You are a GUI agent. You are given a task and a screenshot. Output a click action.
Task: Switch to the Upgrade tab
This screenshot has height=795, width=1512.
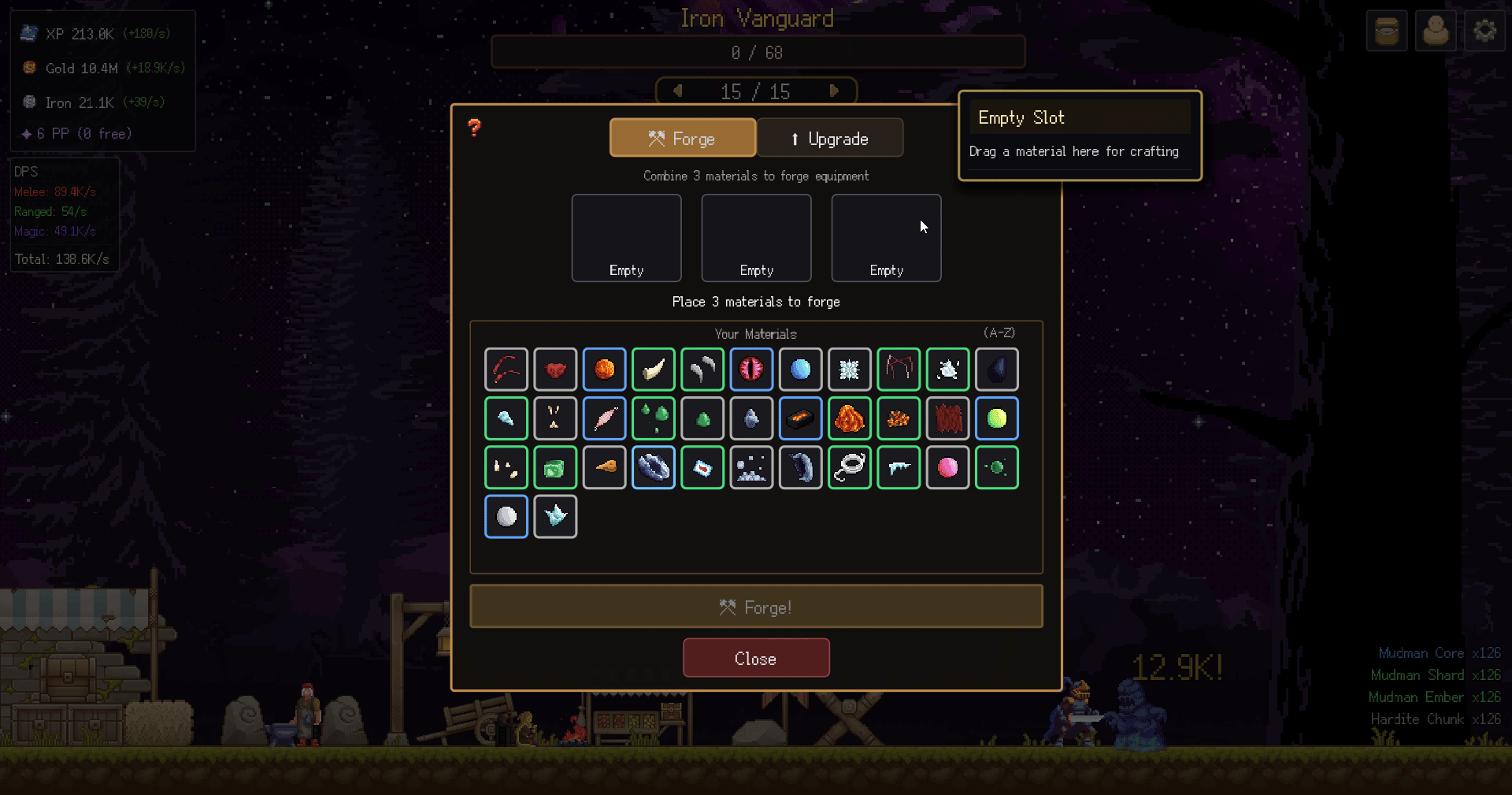coord(829,139)
